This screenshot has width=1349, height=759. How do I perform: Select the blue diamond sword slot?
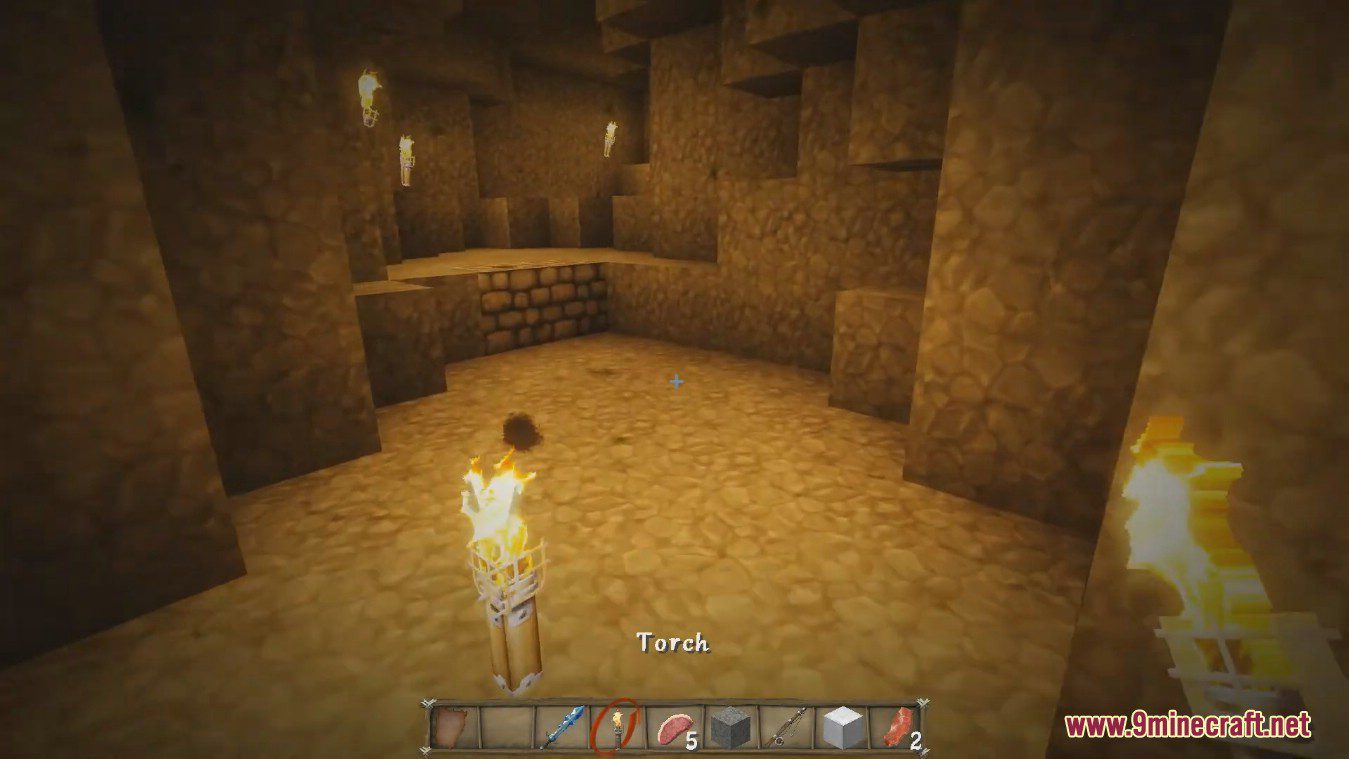tap(561, 727)
